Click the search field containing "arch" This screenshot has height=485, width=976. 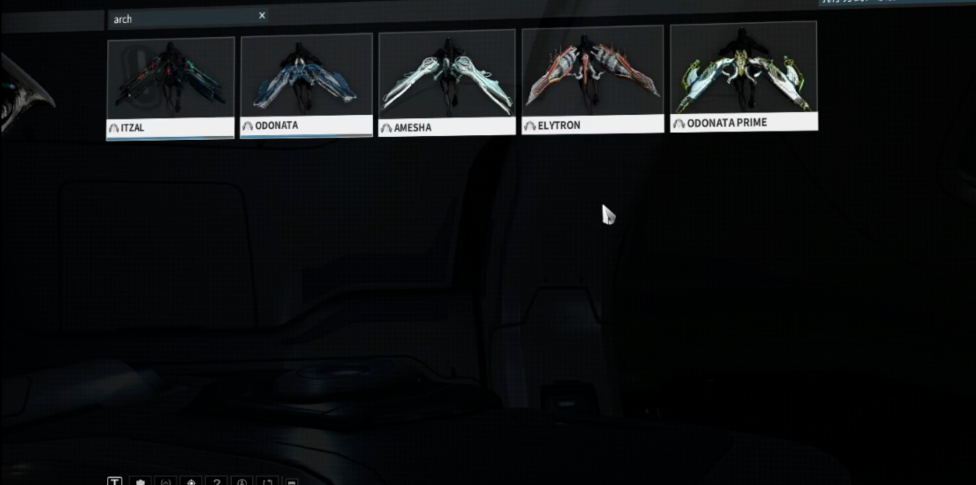(x=180, y=17)
